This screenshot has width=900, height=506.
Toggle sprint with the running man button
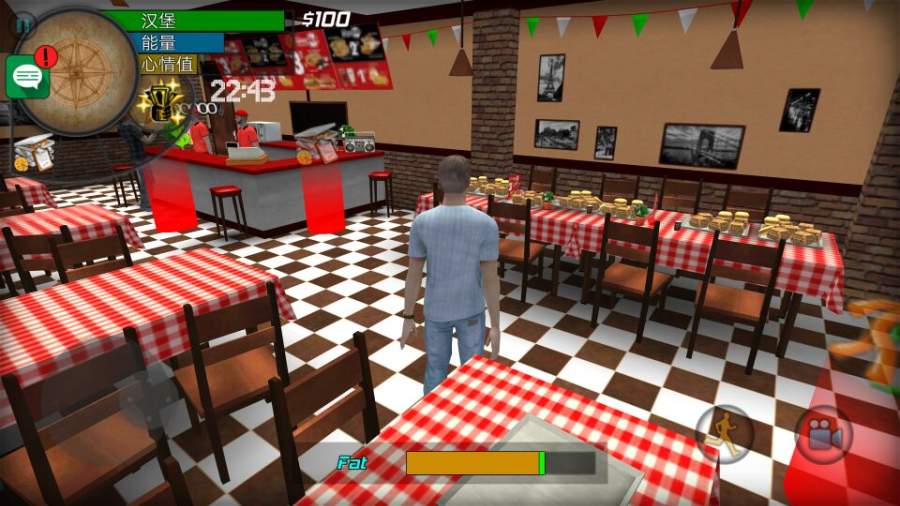[724, 433]
